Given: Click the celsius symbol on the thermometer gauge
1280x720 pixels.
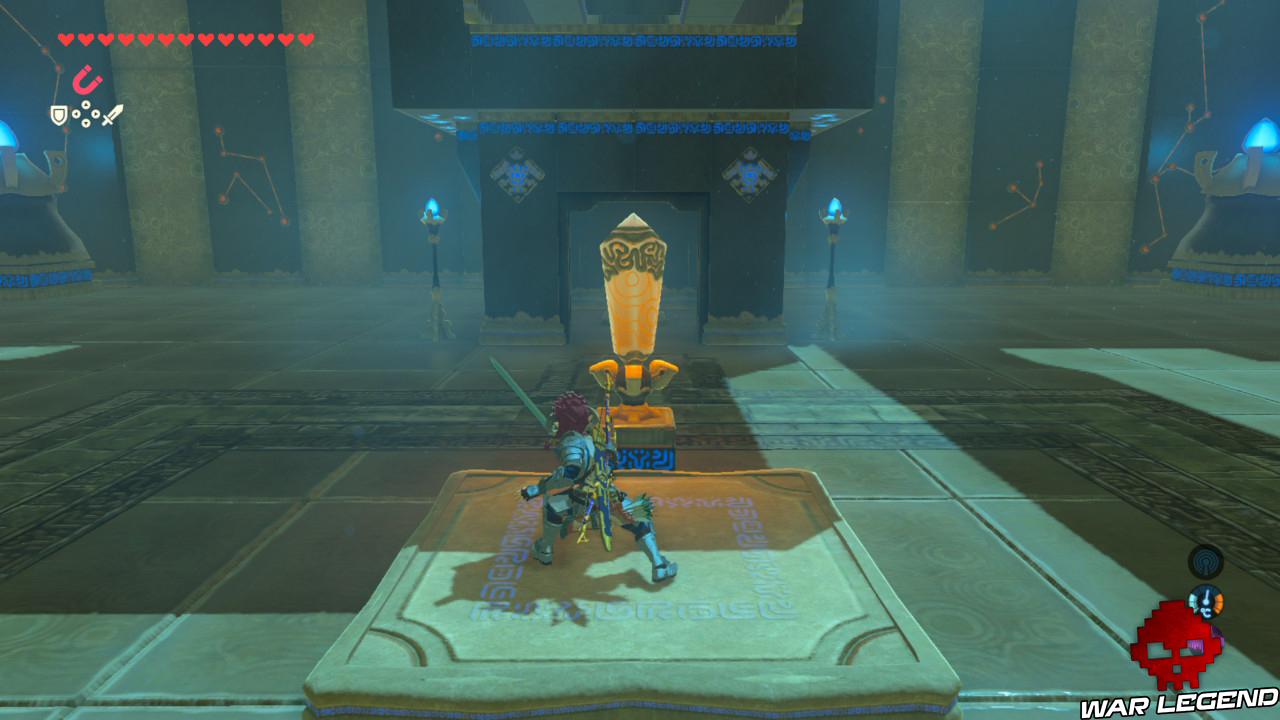Looking at the screenshot, I should coord(1206,612).
